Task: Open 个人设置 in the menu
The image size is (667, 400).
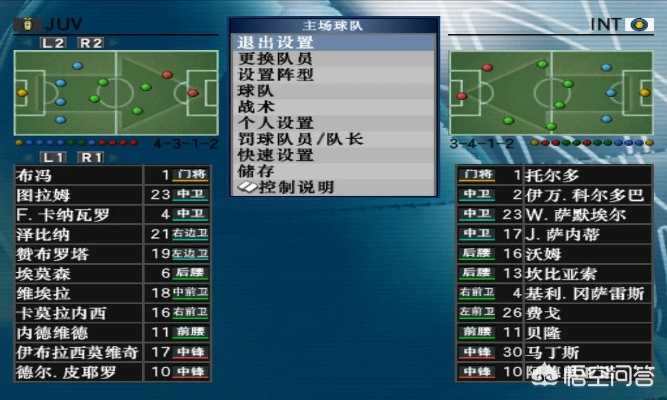Action: (x=275, y=123)
